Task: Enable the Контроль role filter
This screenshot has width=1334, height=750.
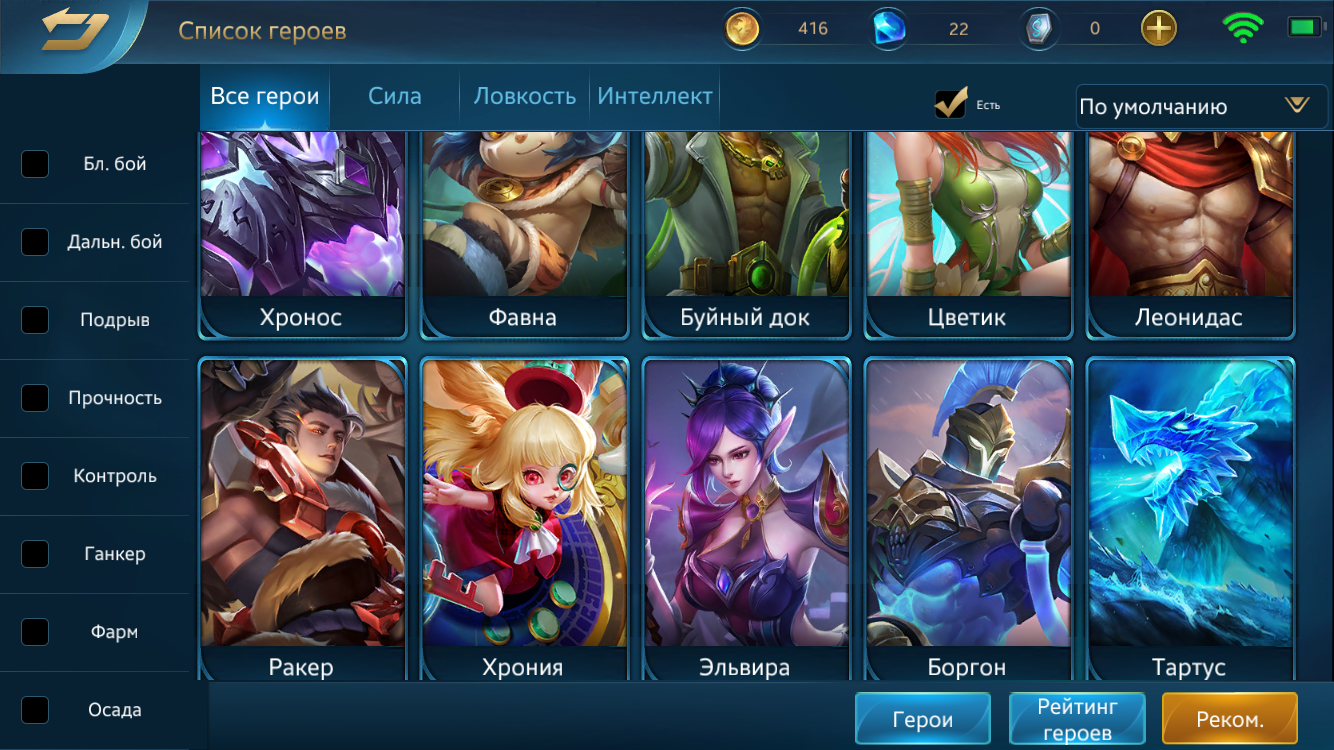Action: pyautogui.click(x=35, y=476)
